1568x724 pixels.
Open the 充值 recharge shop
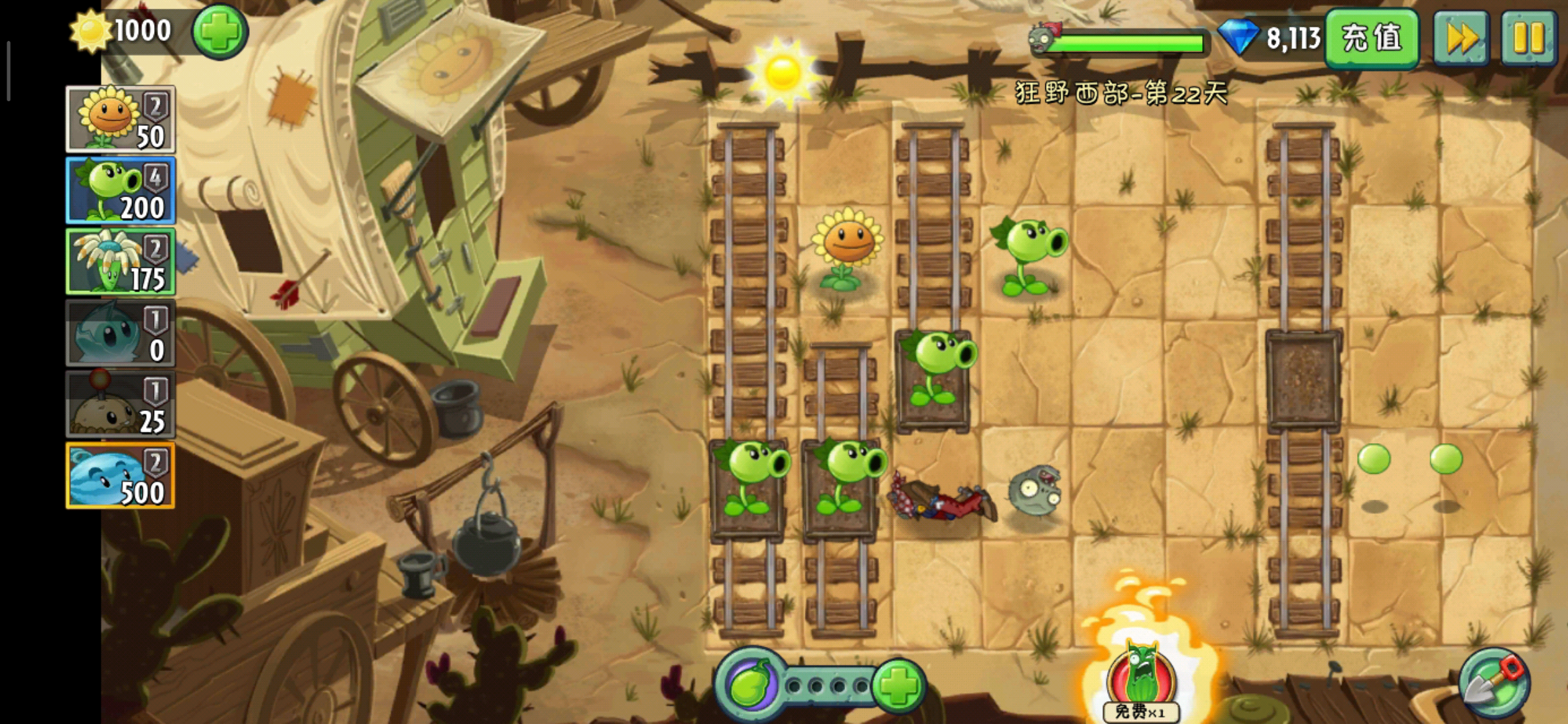pyautogui.click(x=1371, y=38)
